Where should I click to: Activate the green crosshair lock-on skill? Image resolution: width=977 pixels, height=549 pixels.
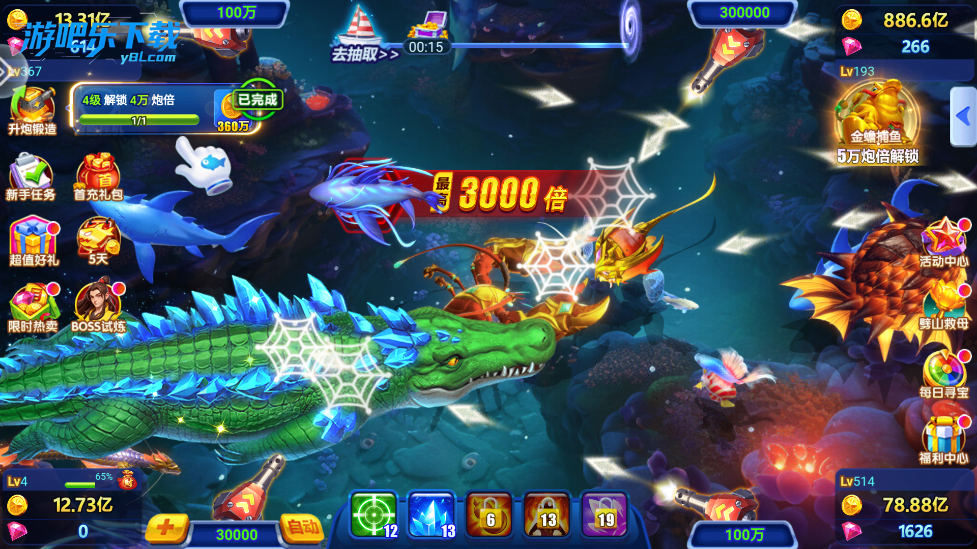click(x=373, y=515)
